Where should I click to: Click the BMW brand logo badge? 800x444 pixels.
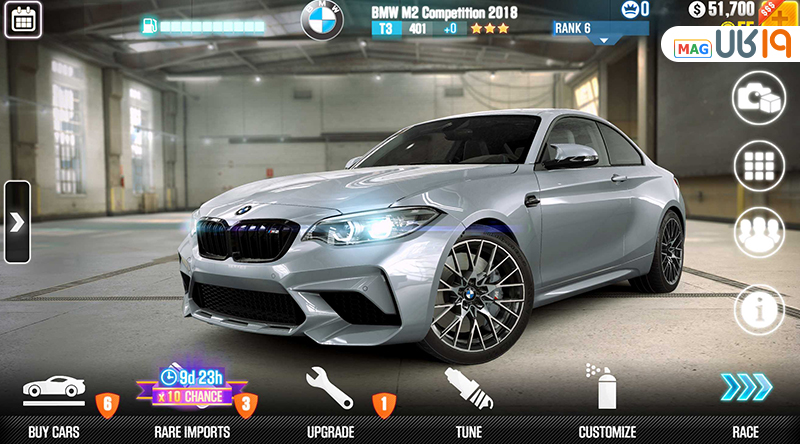tap(321, 19)
